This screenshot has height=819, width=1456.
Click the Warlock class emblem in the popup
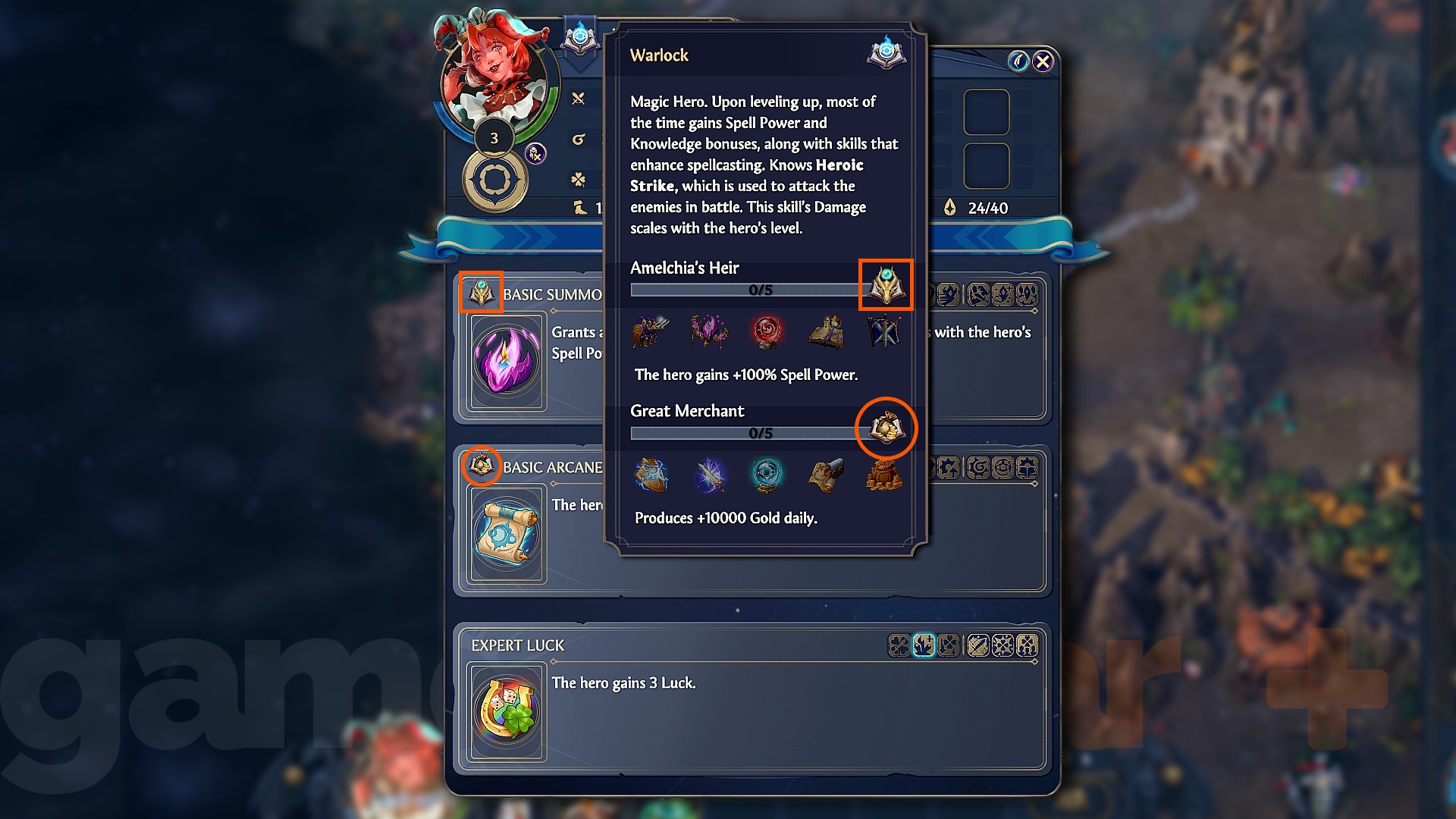point(886,54)
